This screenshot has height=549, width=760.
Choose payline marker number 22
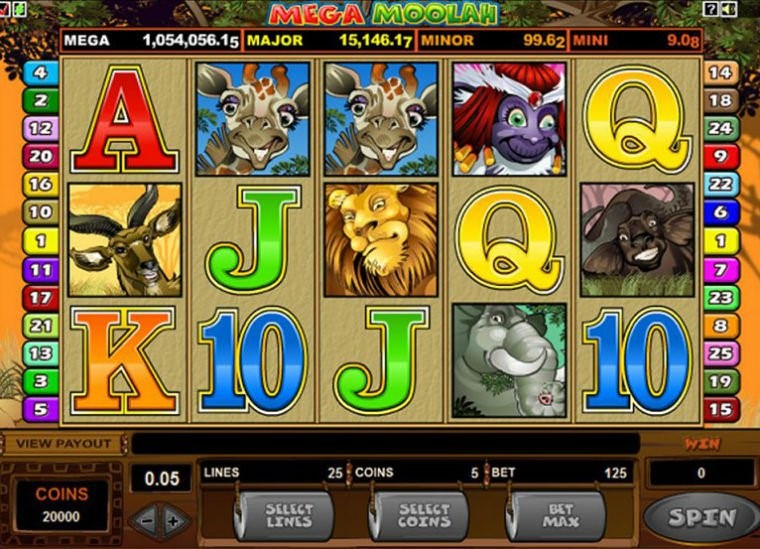coord(720,185)
